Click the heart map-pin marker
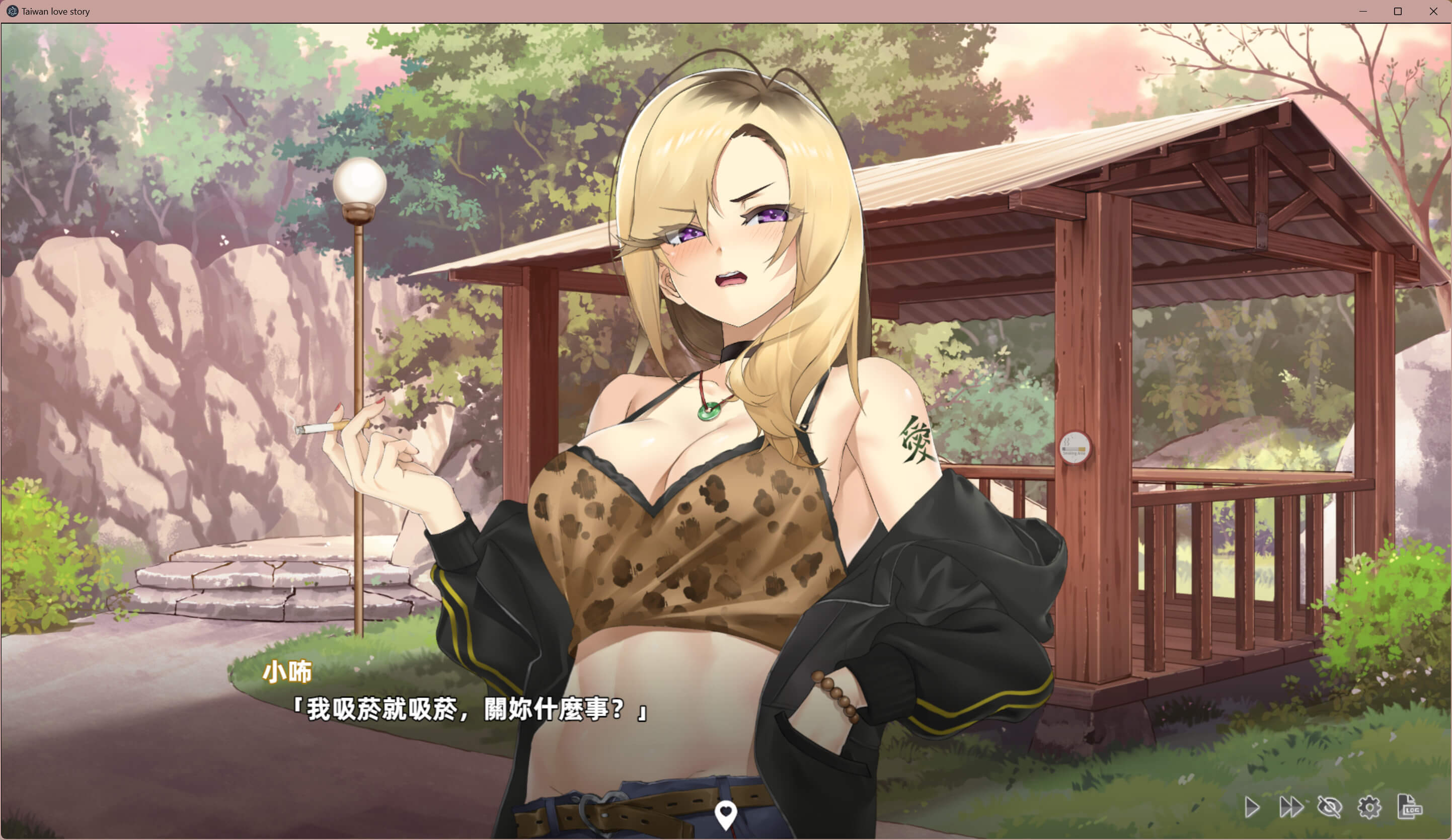 pos(725,814)
